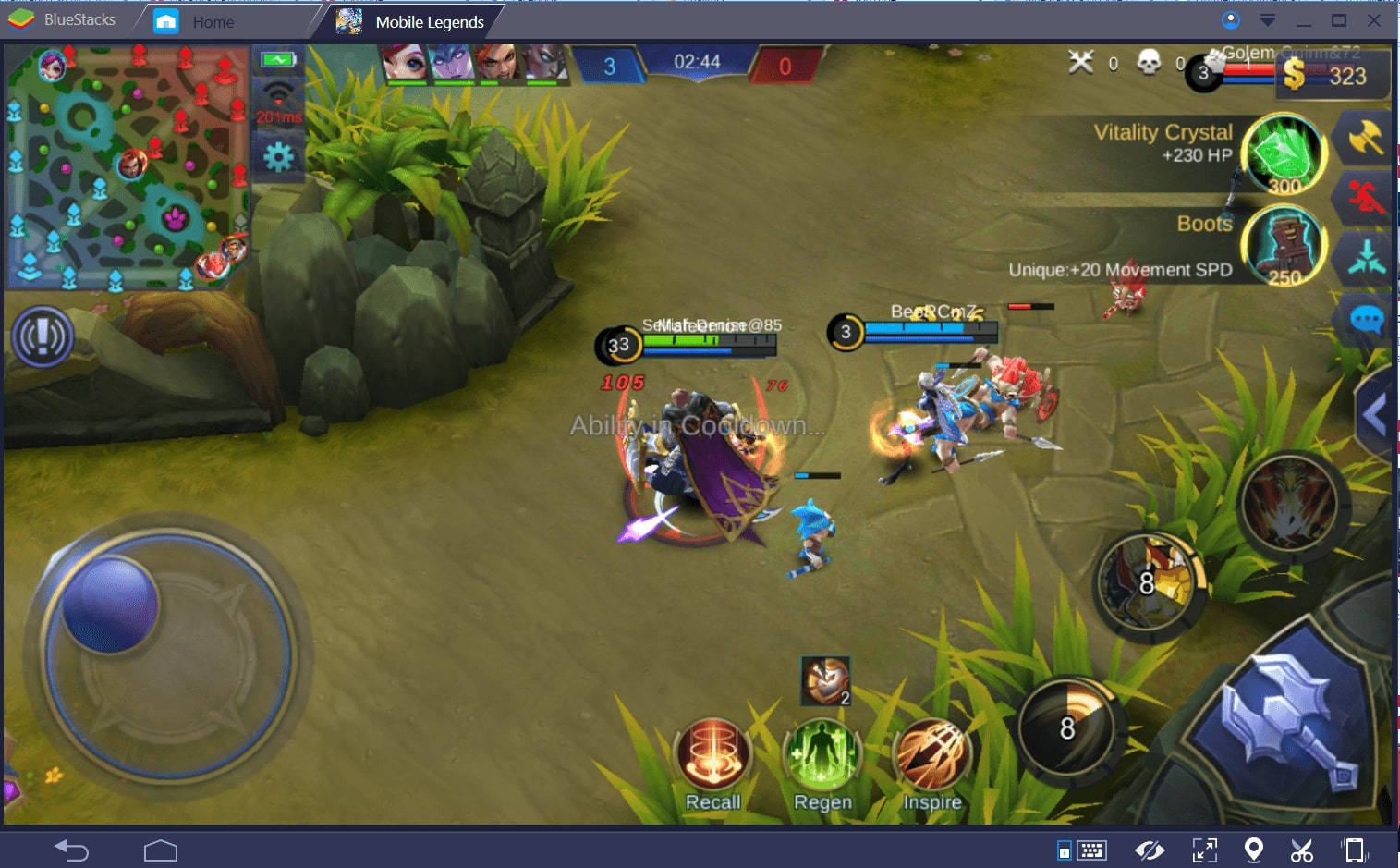Activate the Inspire battle spell

tap(931, 755)
